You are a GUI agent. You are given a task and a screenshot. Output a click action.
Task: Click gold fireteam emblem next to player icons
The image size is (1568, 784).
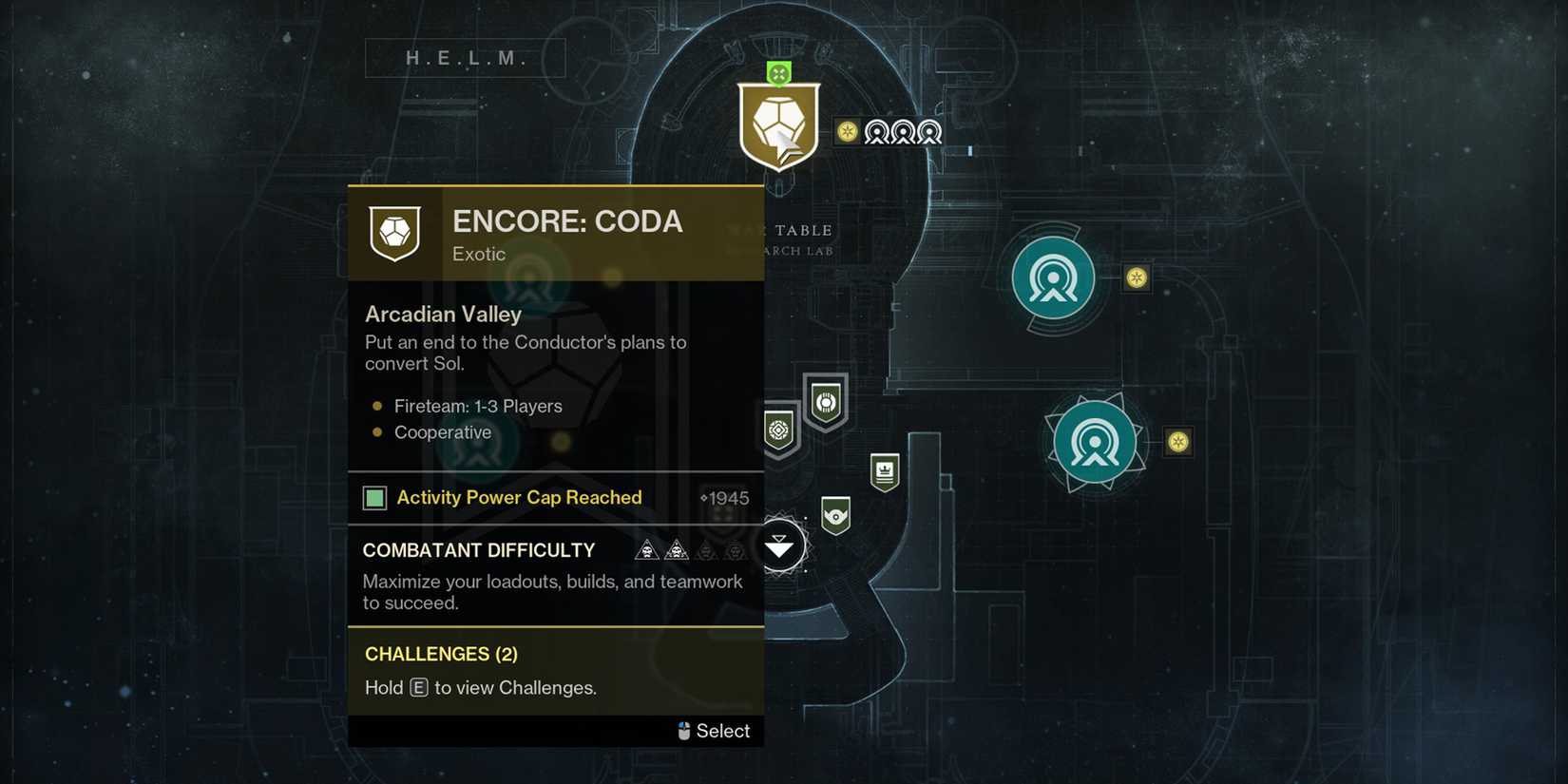click(x=845, y=132)
